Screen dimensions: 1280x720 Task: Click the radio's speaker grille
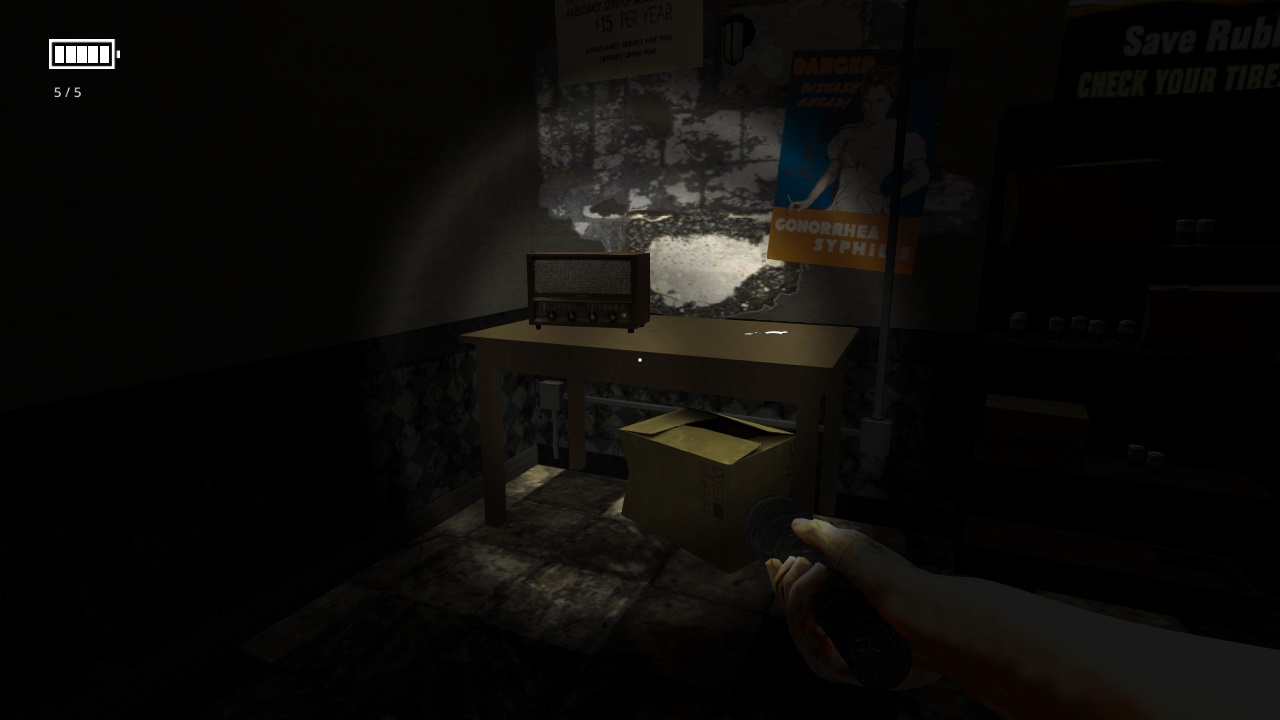point(580,275)
